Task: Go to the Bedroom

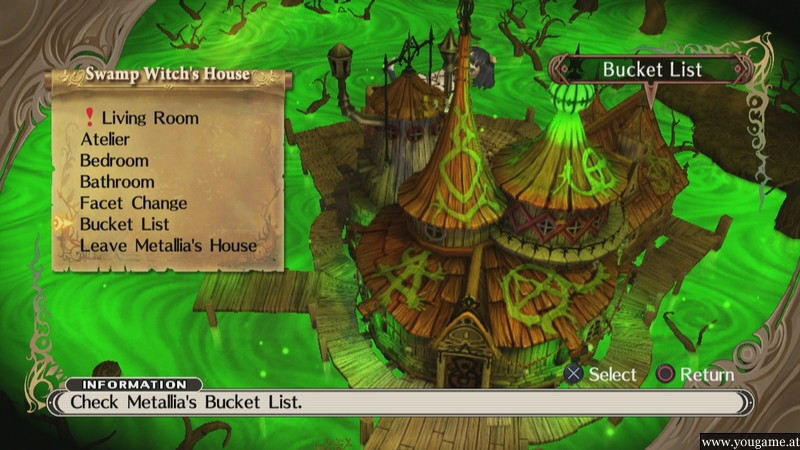Action: coord(114,160)
